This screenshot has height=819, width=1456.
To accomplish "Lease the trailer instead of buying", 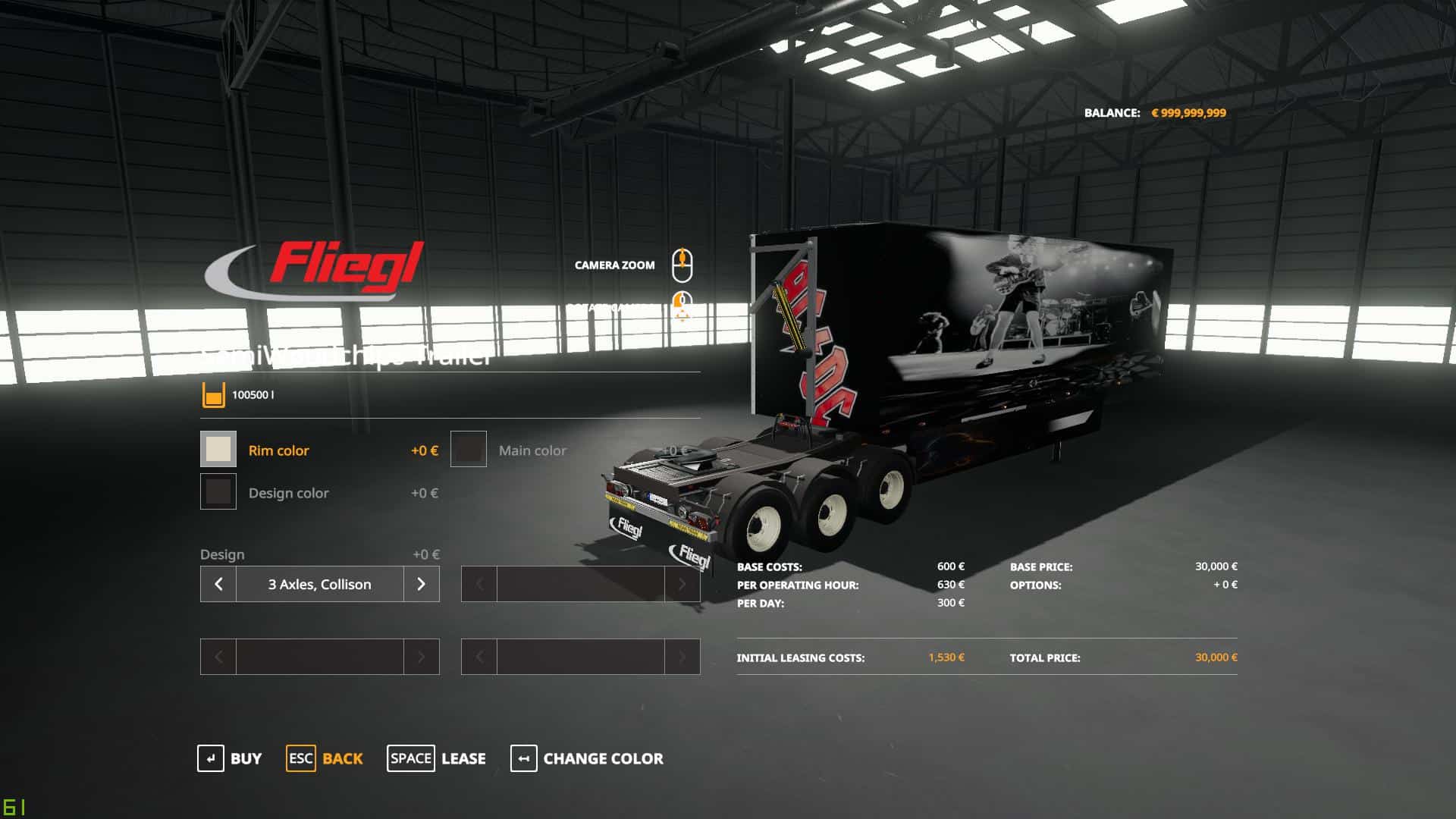I will [x=436, y=758].
